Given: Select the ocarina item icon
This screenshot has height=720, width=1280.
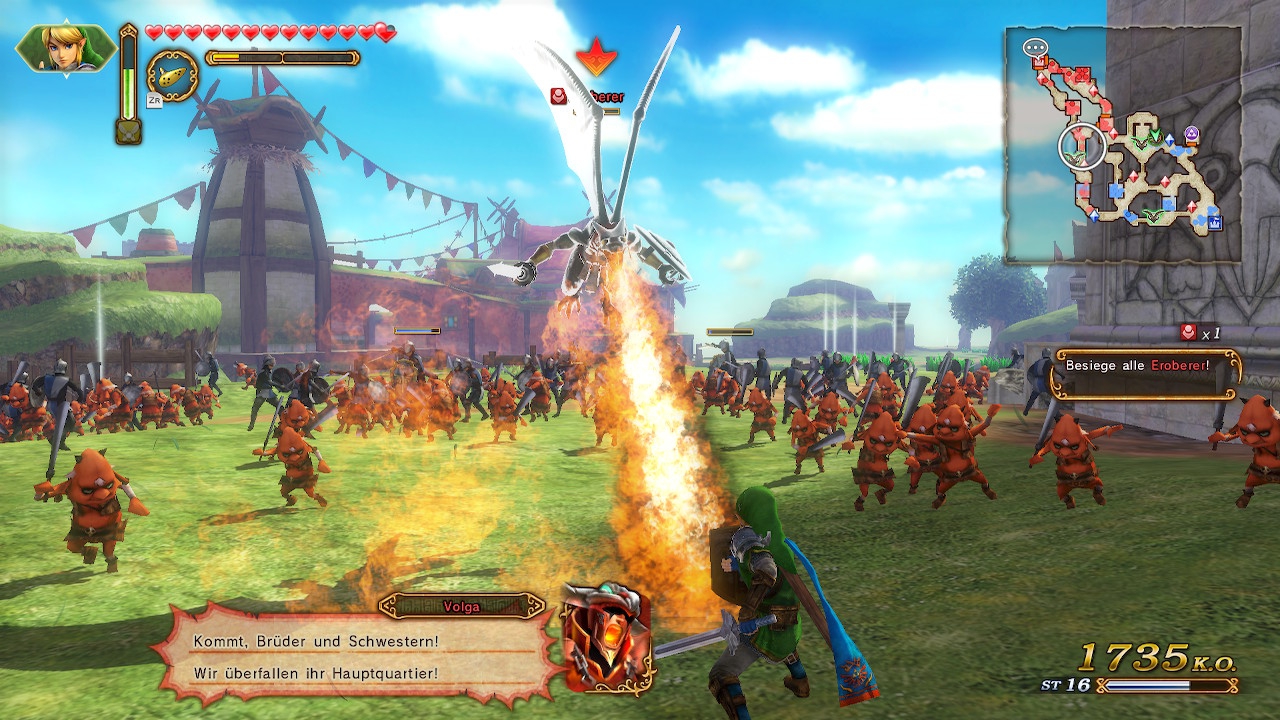Looking at the screenshot, I should pos(172,75).
